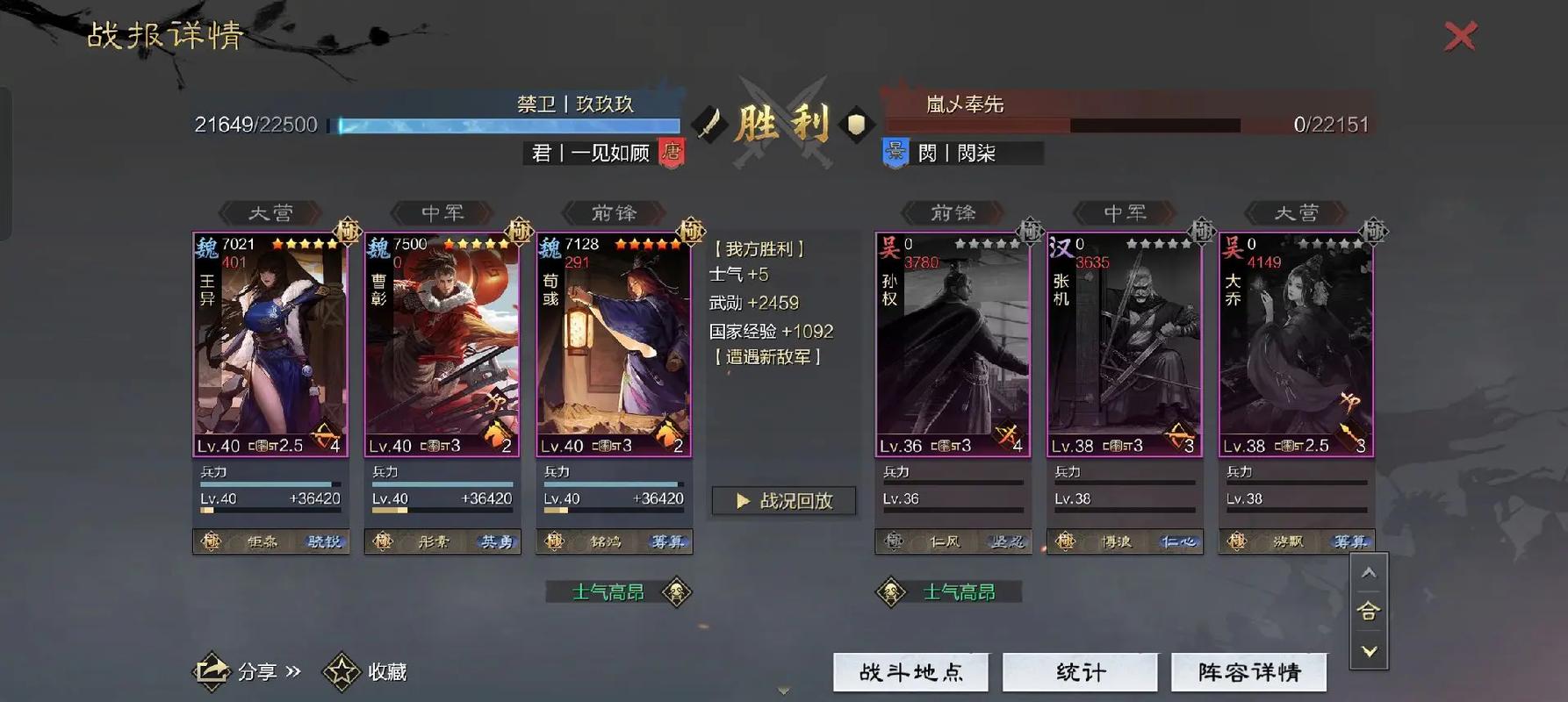Switch to the 统计 statistics tab

(1080, 671)
